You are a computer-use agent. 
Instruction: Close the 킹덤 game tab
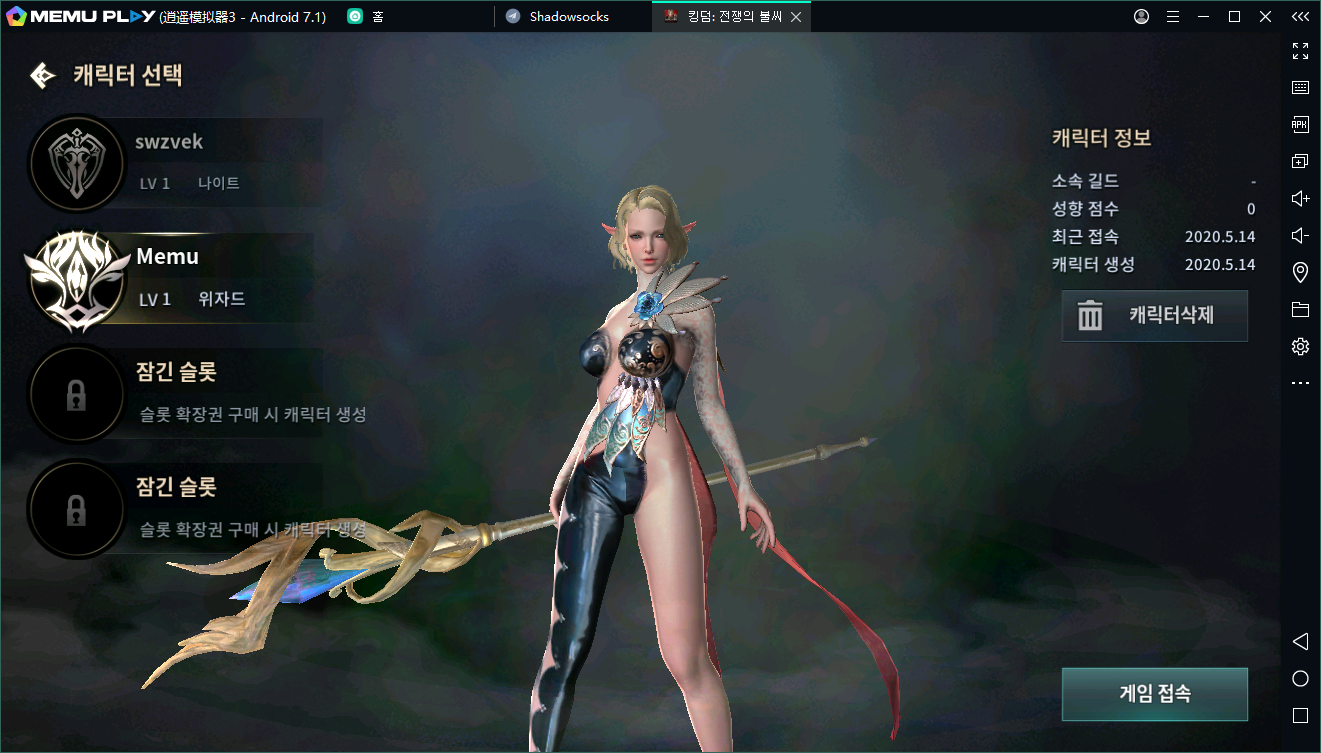[796, 17]
